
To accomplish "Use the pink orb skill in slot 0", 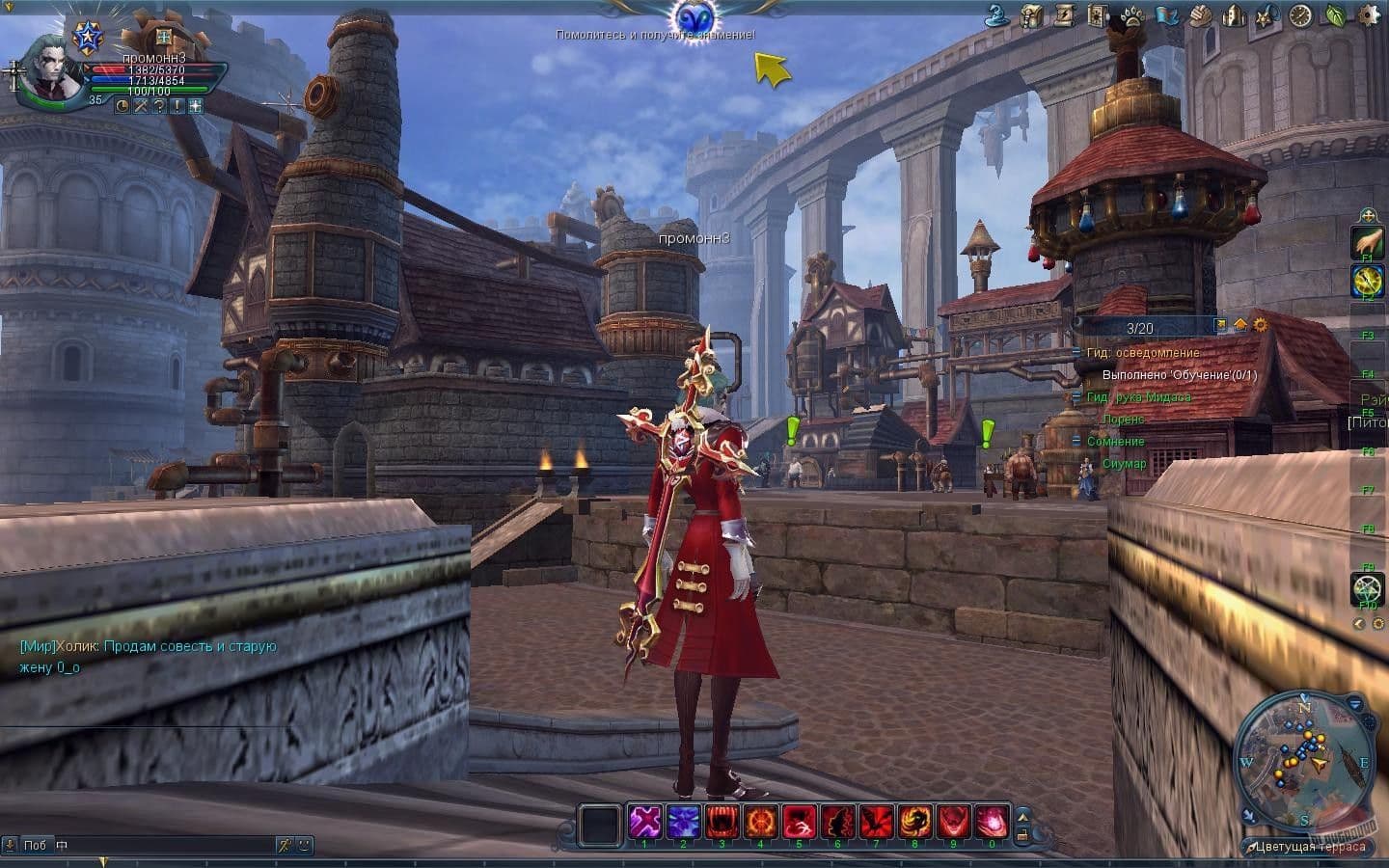I will pos(992,823).
